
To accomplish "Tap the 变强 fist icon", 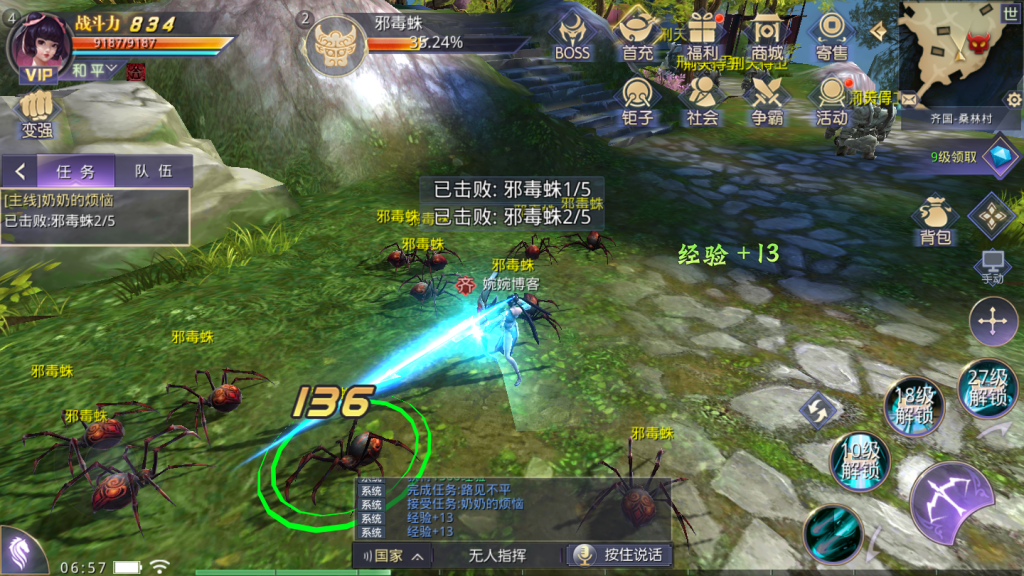I will coord(36,111).
